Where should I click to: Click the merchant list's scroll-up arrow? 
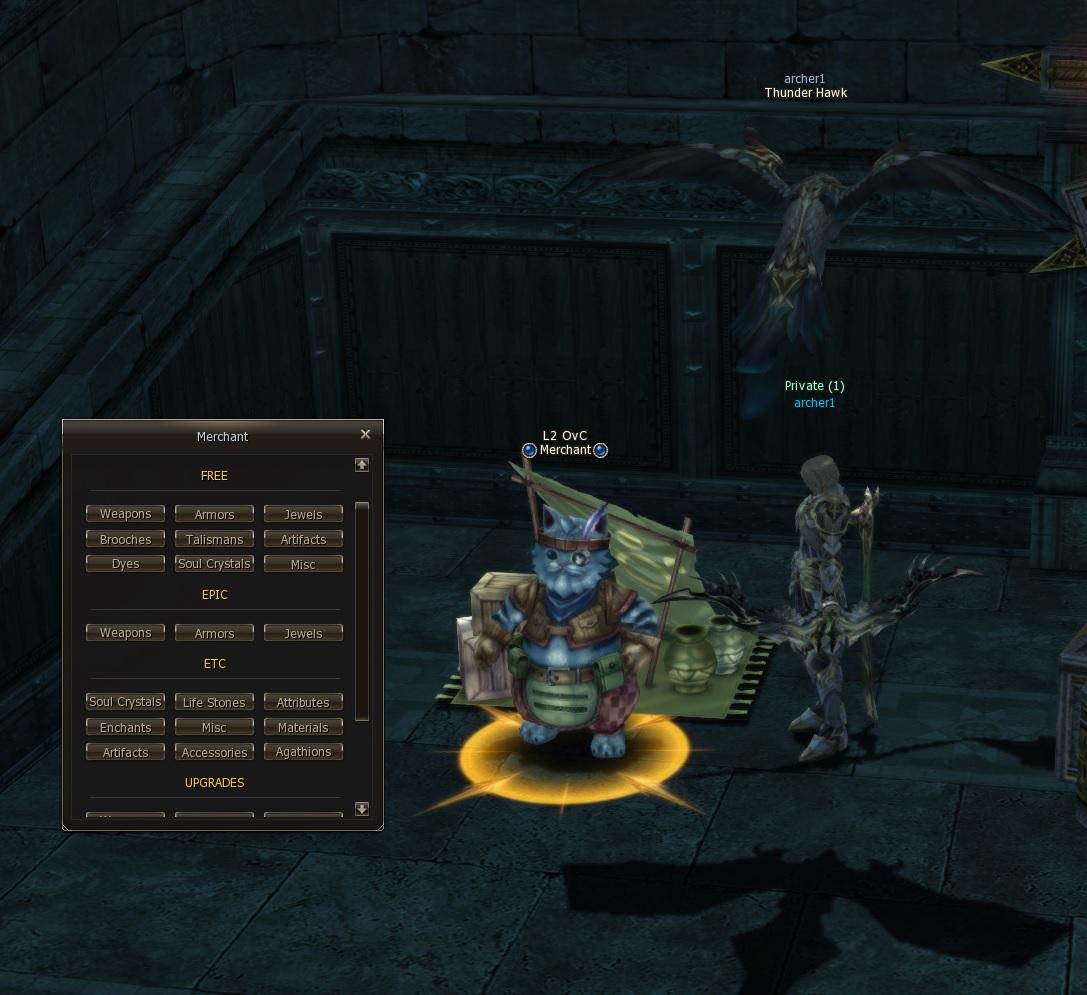(x=362, y=465)
